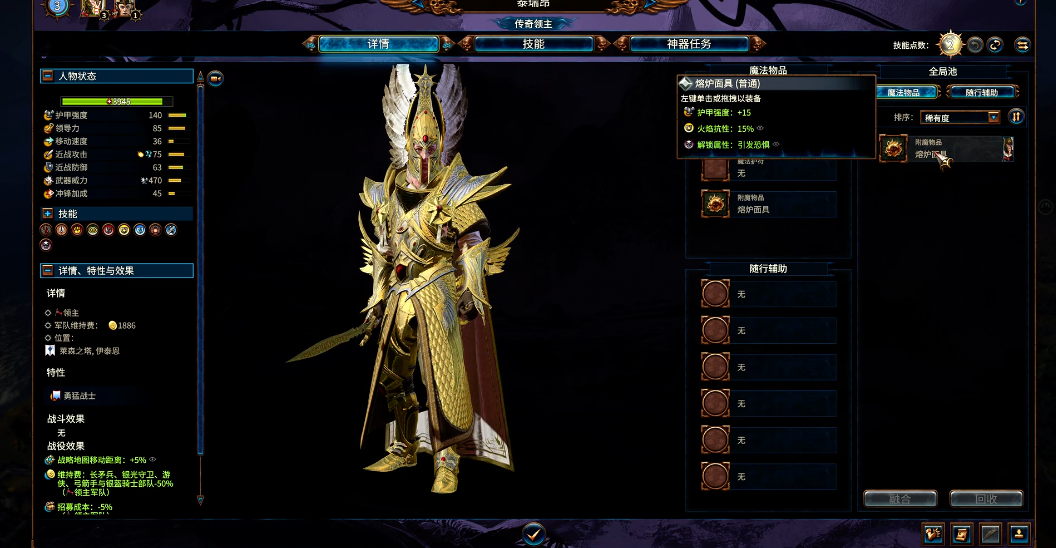Toggle the sort order arrows button
Viewport: 1056px width, 548px height.
click(1016, 117)
